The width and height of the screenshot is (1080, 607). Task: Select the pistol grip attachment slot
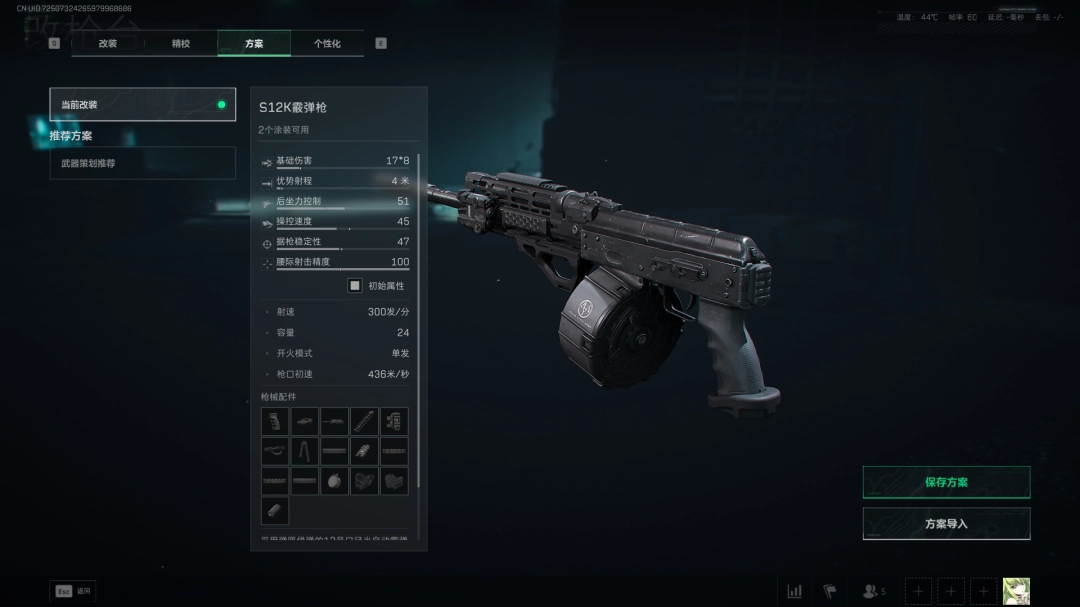(275, 421)
